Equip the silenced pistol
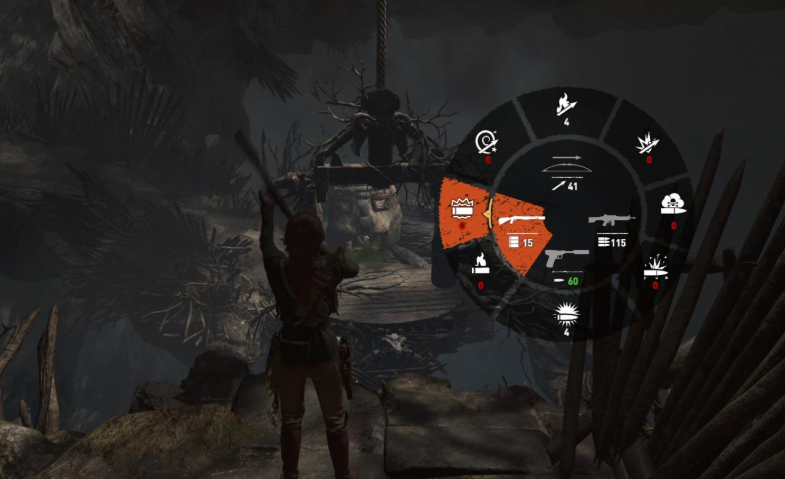785x479 pixels. 563,260
